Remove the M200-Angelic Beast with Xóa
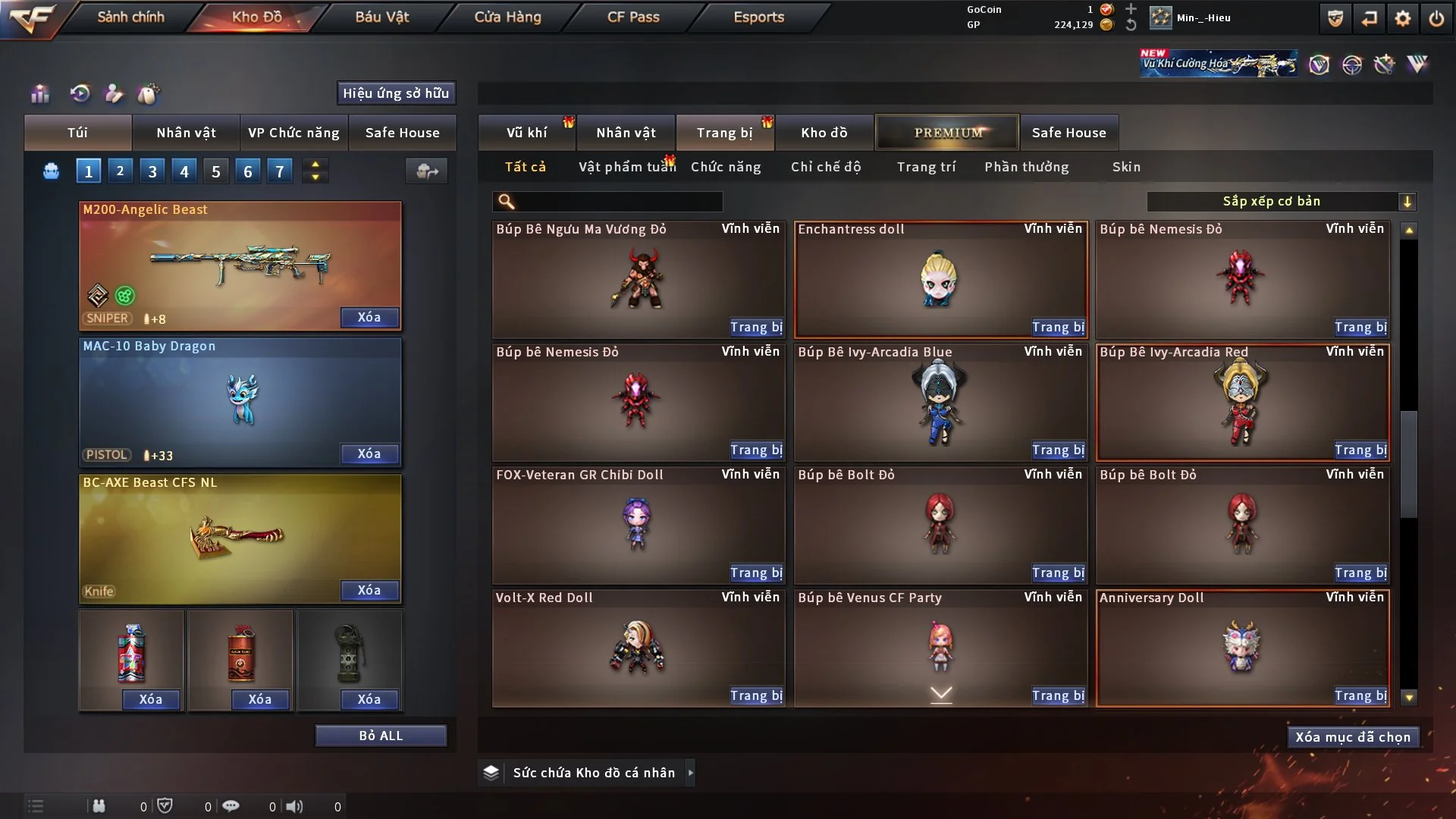The height and width of the screenshot is (819, 1456). [369, 317]
